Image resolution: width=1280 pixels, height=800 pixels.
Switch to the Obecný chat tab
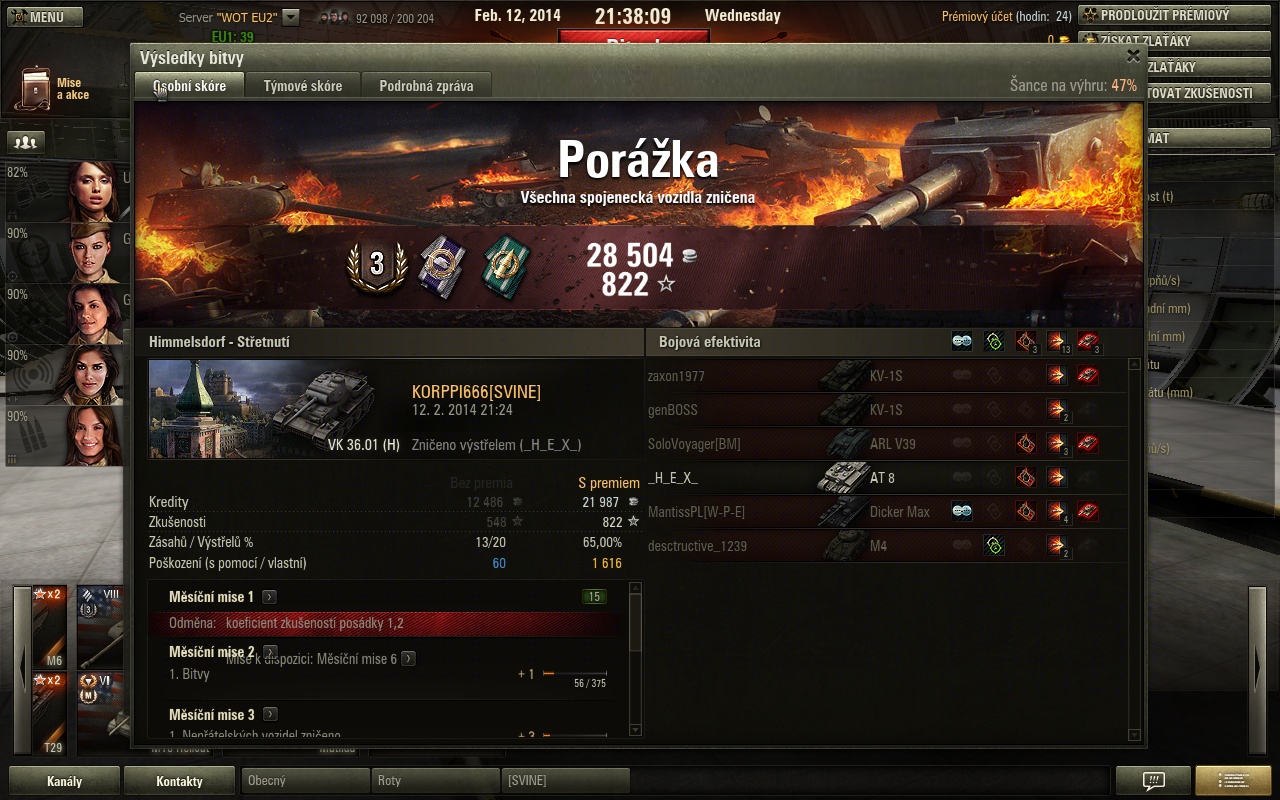click(304, 780)
